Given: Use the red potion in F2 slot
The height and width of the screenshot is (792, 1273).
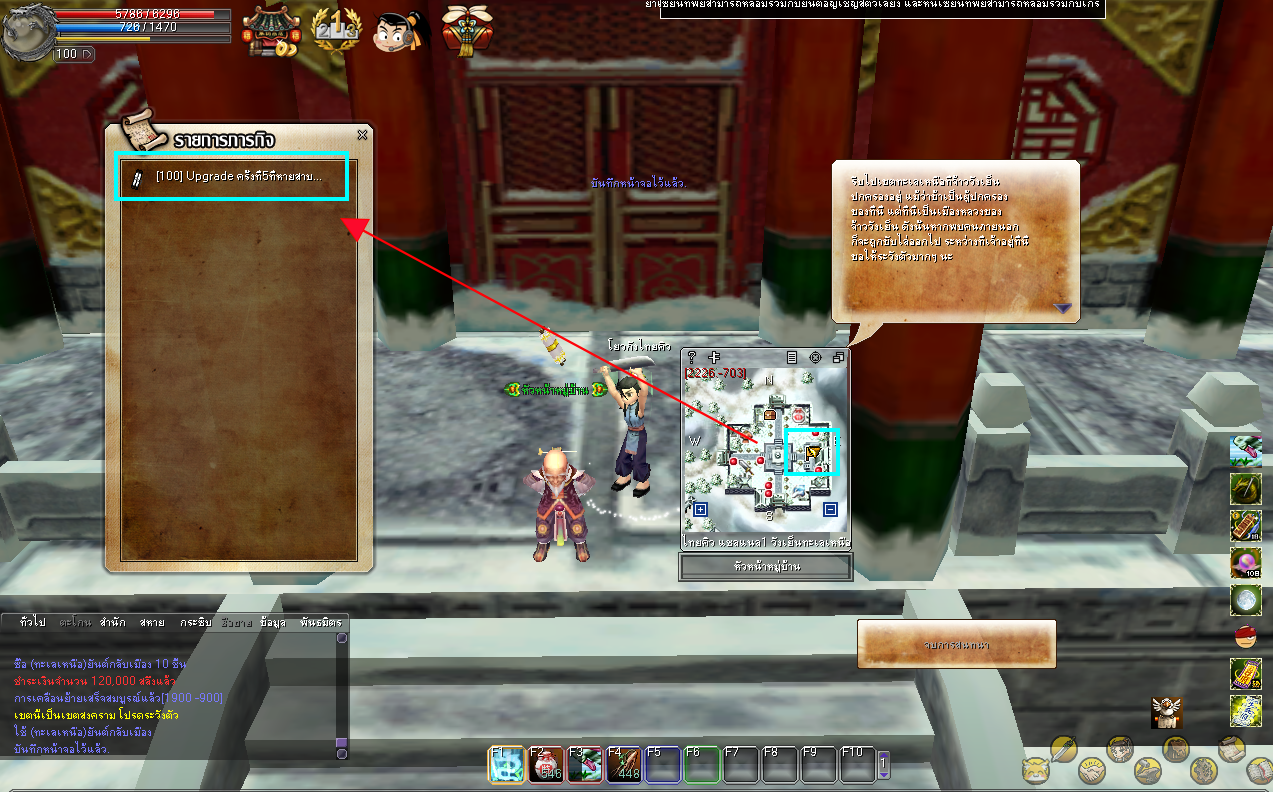Looking at the screenshot, I should [545, 765].
